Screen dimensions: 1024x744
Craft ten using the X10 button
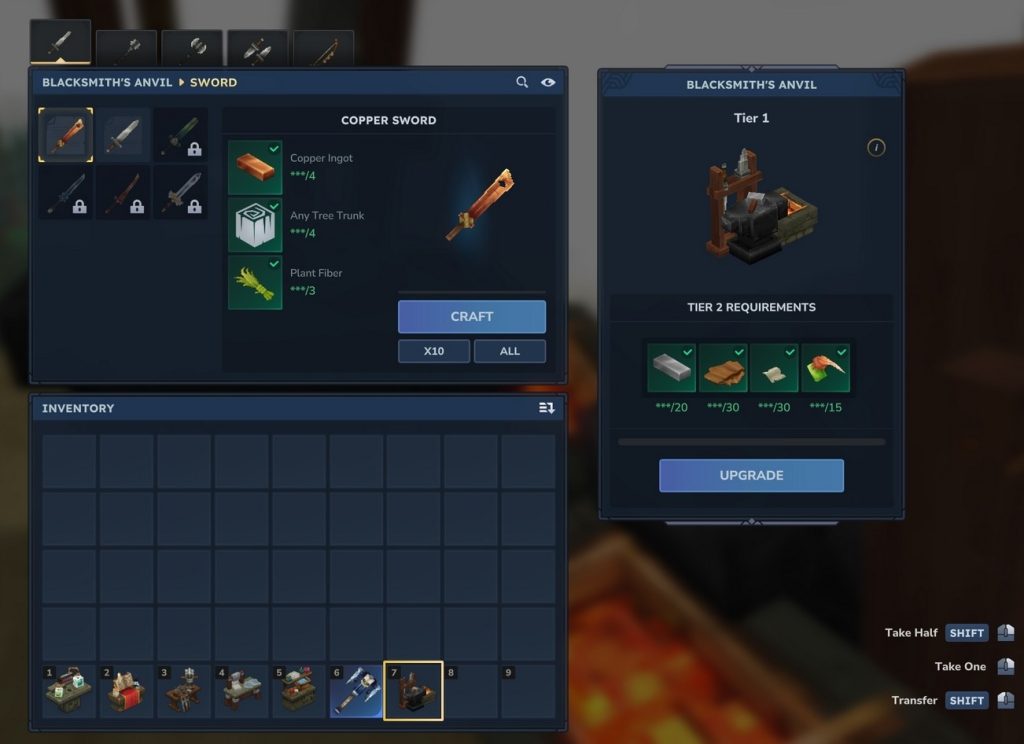(433, 351)
